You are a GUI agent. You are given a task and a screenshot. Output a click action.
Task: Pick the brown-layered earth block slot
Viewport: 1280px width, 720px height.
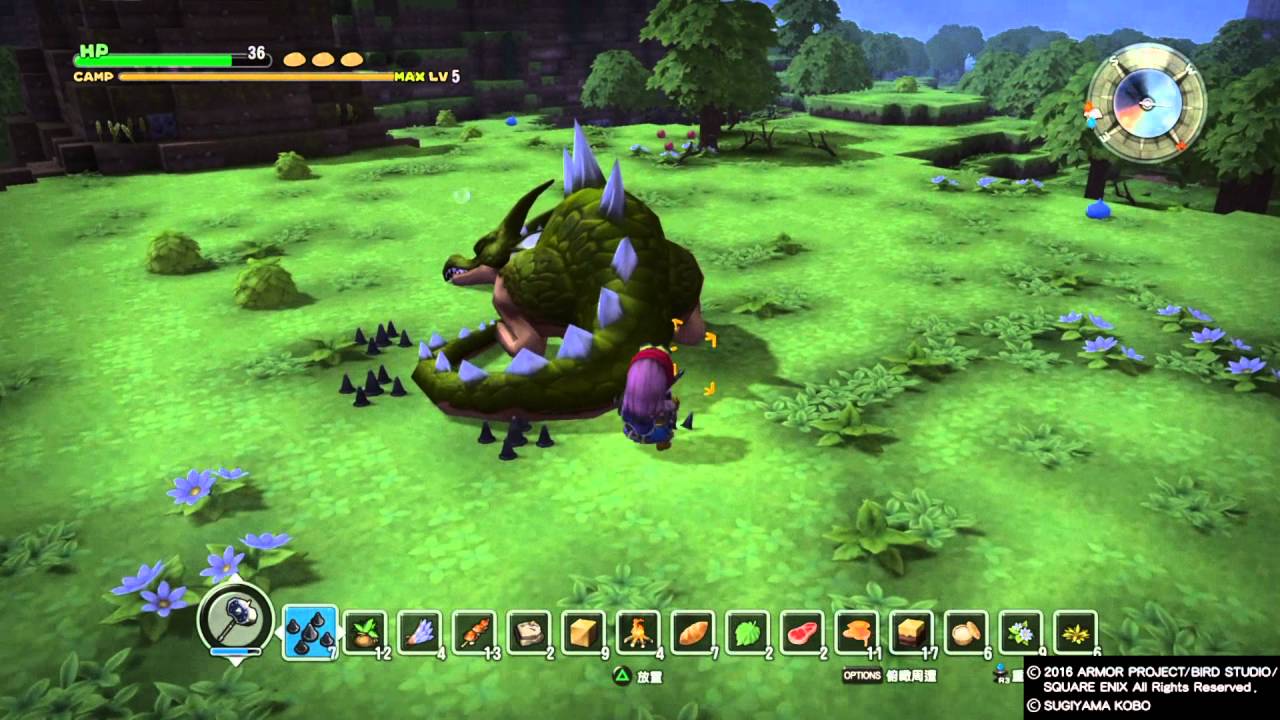coord(912,633)
